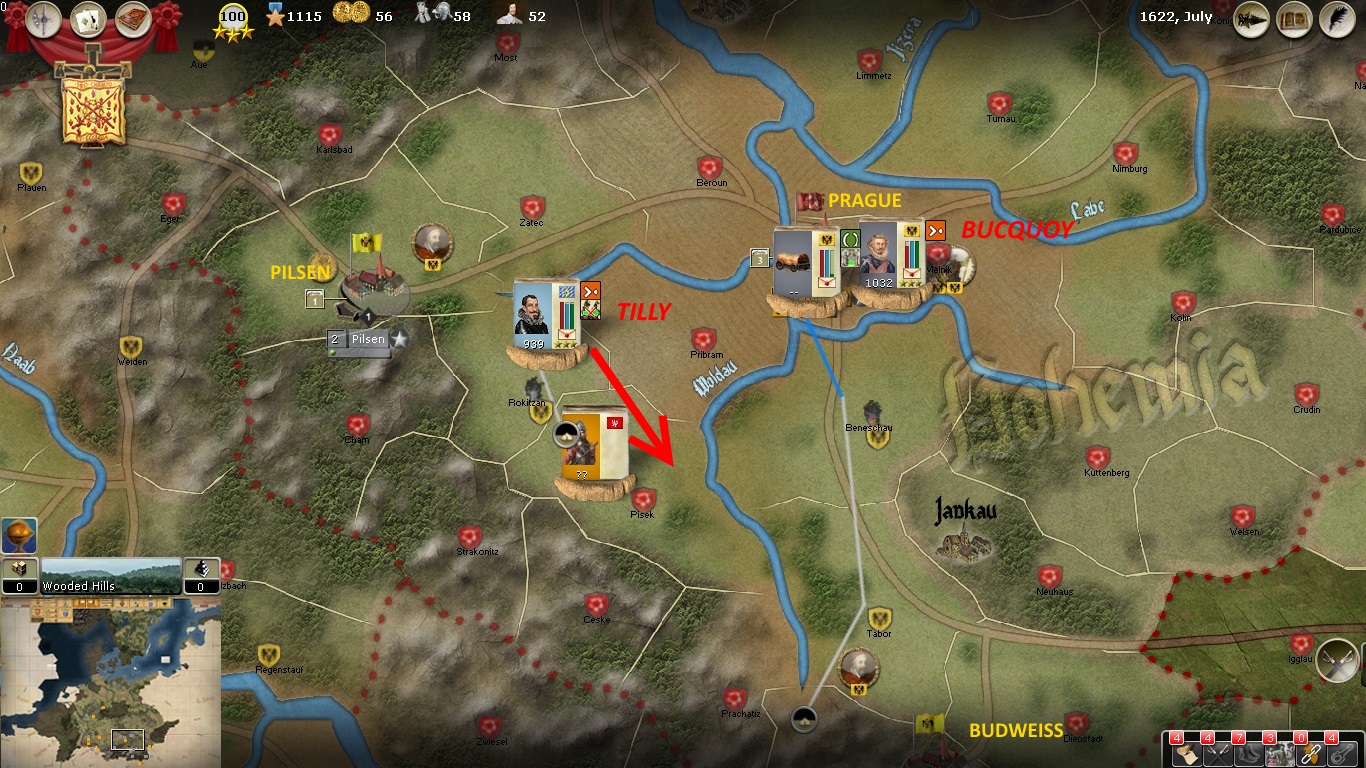Click the round crossed sabres button
Image resolution: width=1366 pixels, height=768 pixels.
(1337, 660)
